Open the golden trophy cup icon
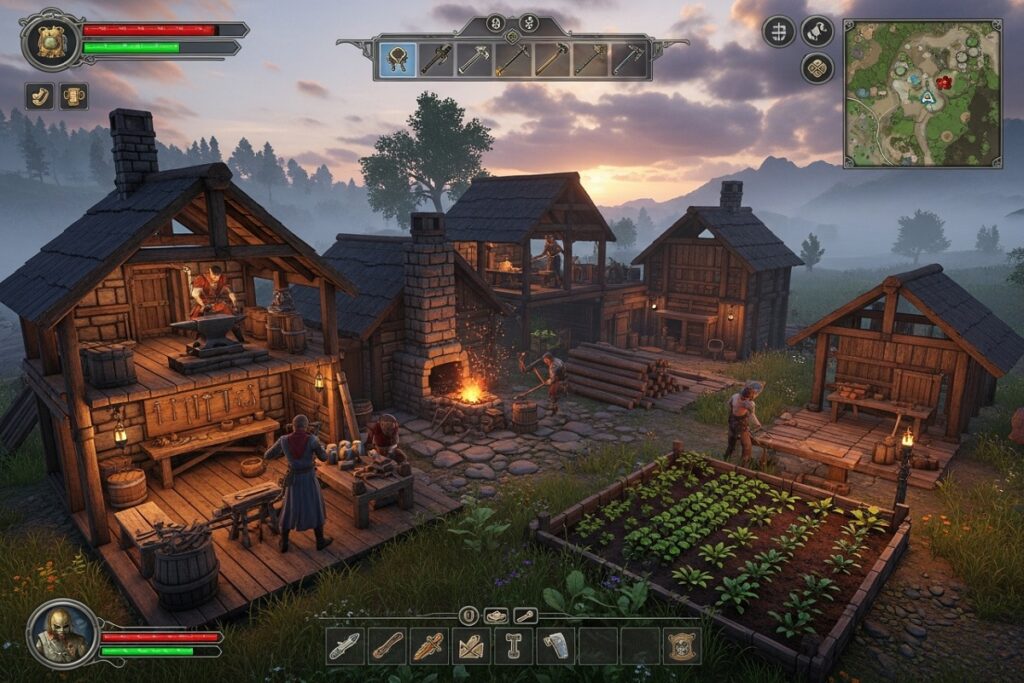This screenshot has width=1024, height=683. click(x=74, y=96)
